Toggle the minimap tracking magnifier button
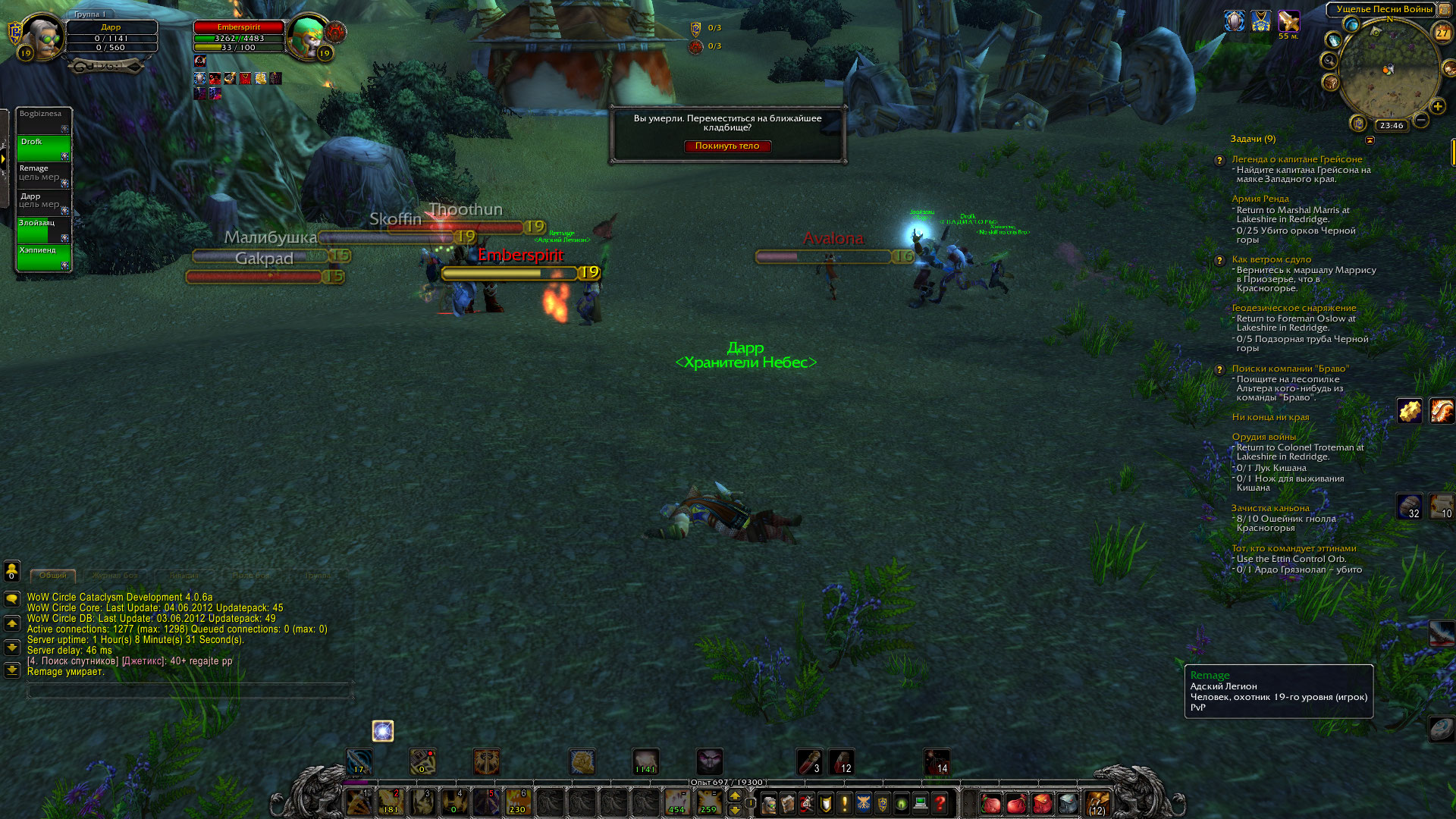1456x819 pixels. (1329, 60)
